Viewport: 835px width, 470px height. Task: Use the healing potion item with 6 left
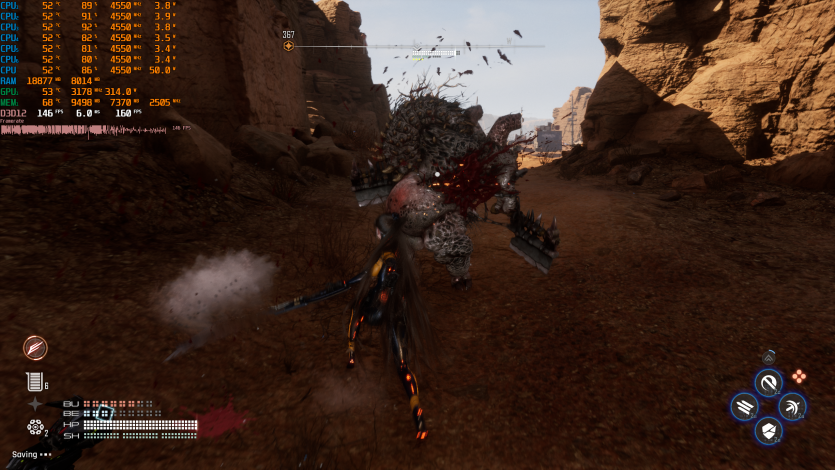click(x=34, y=381)
